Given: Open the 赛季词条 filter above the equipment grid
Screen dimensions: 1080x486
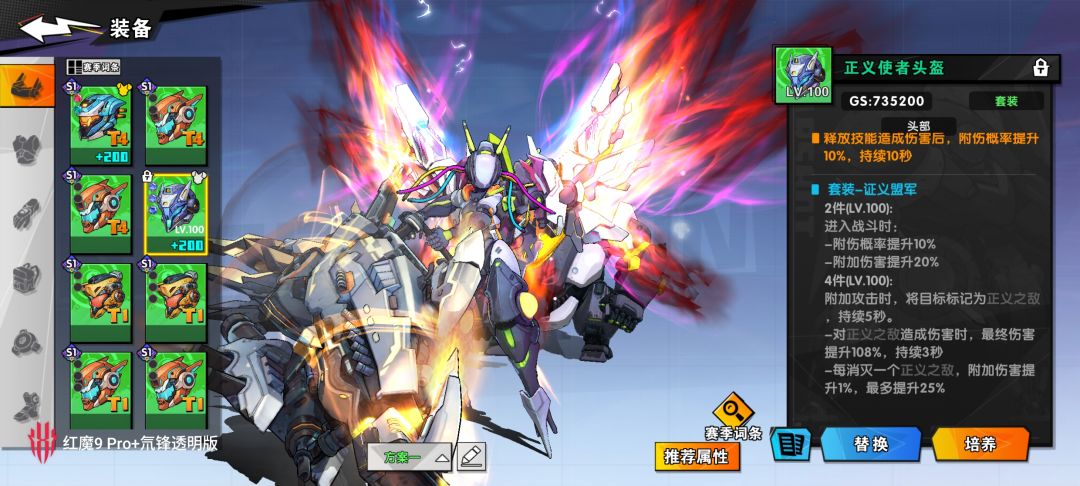Looking at the screenshot, I should click(x=95, y=67).
